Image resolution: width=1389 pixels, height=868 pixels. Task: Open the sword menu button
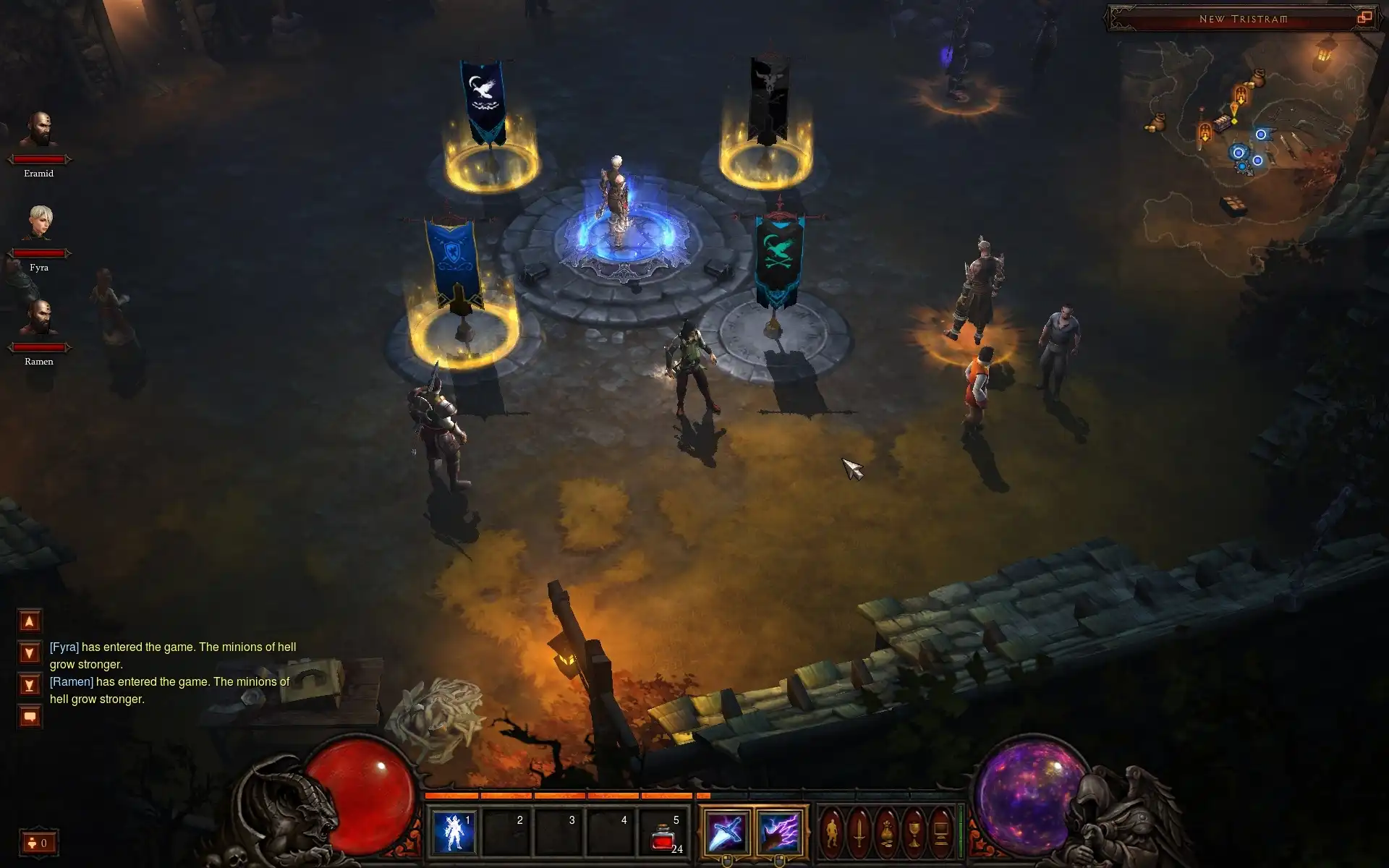coord(859,832)
